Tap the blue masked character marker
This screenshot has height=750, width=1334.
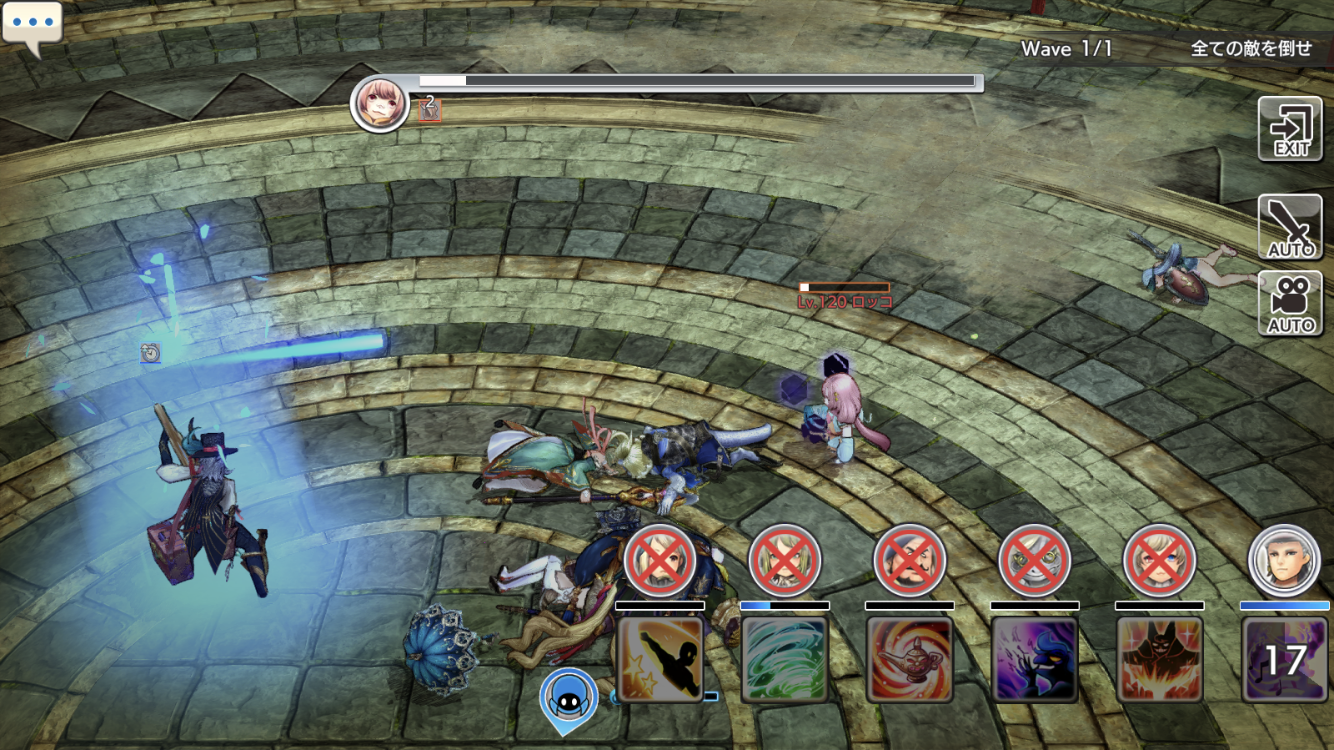(569, 695)
